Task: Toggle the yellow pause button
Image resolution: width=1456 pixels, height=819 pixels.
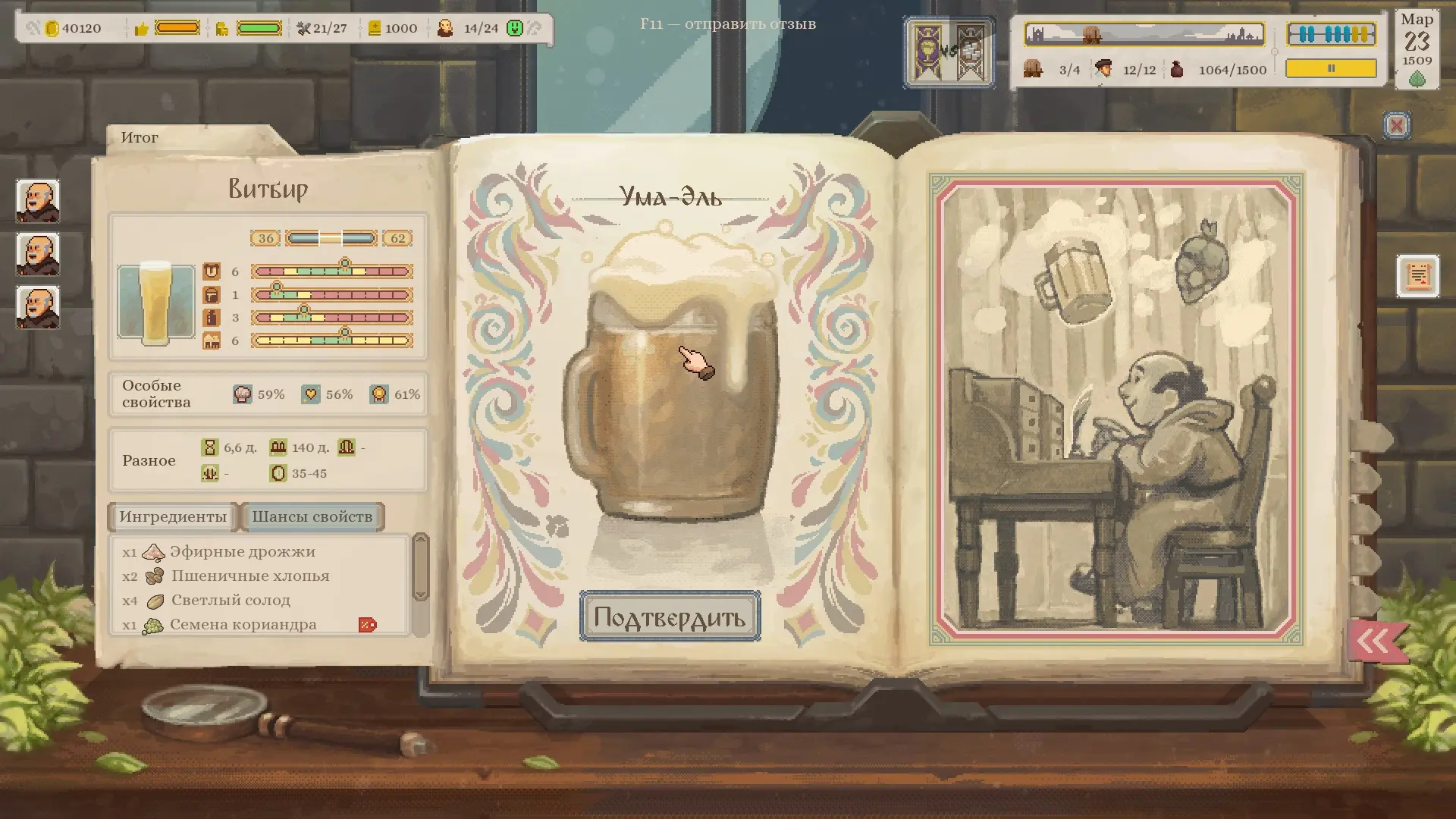Action: coord(1331,69)
